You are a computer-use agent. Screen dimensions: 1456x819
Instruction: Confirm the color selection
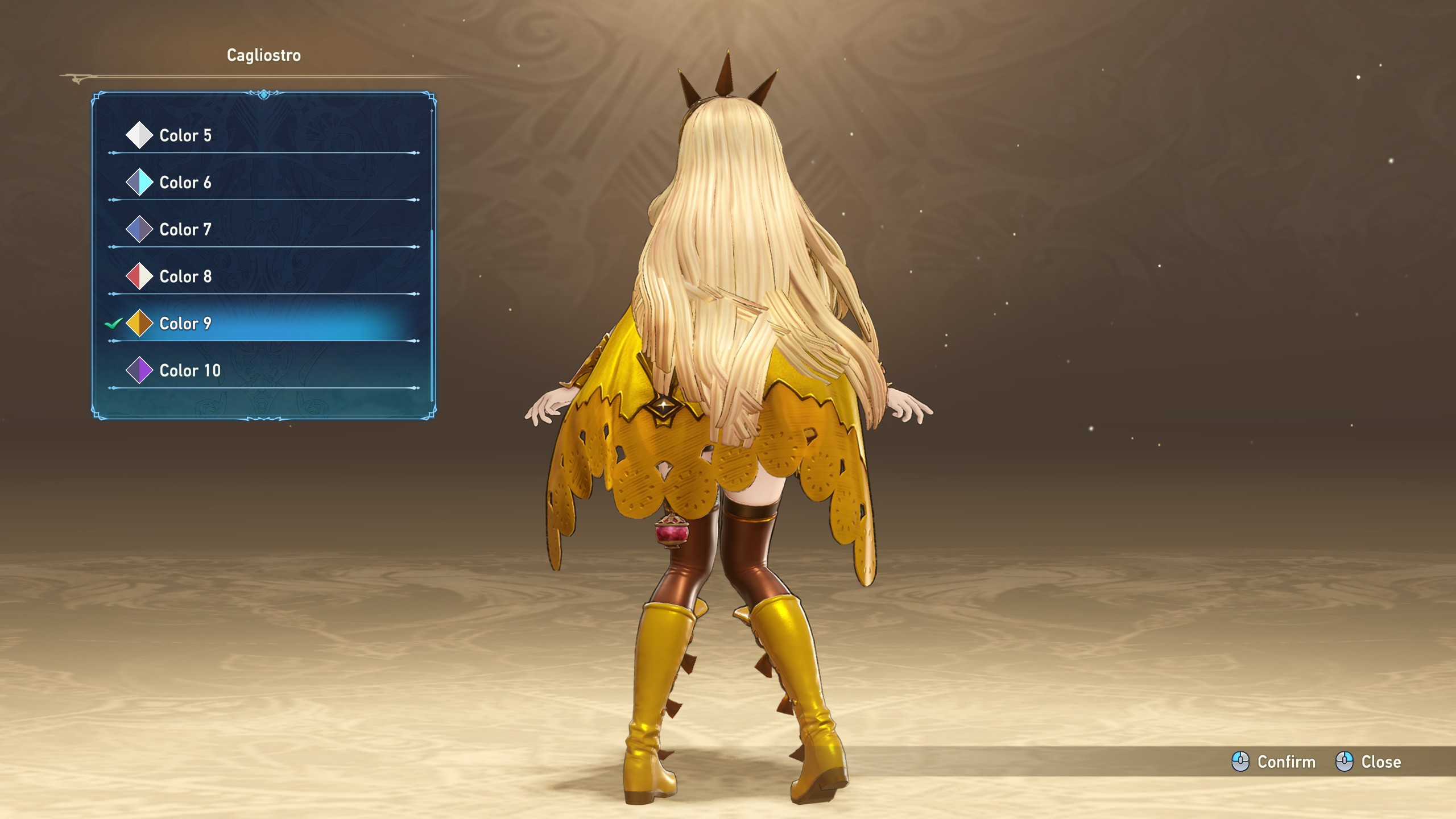click(1274, 762)
